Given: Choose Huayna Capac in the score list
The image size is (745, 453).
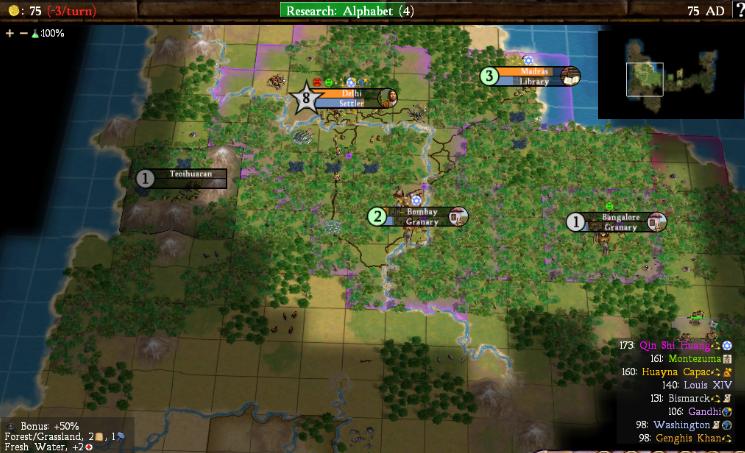Looking at the screenshot, I should pyautogui.click(x=680, y=372).
